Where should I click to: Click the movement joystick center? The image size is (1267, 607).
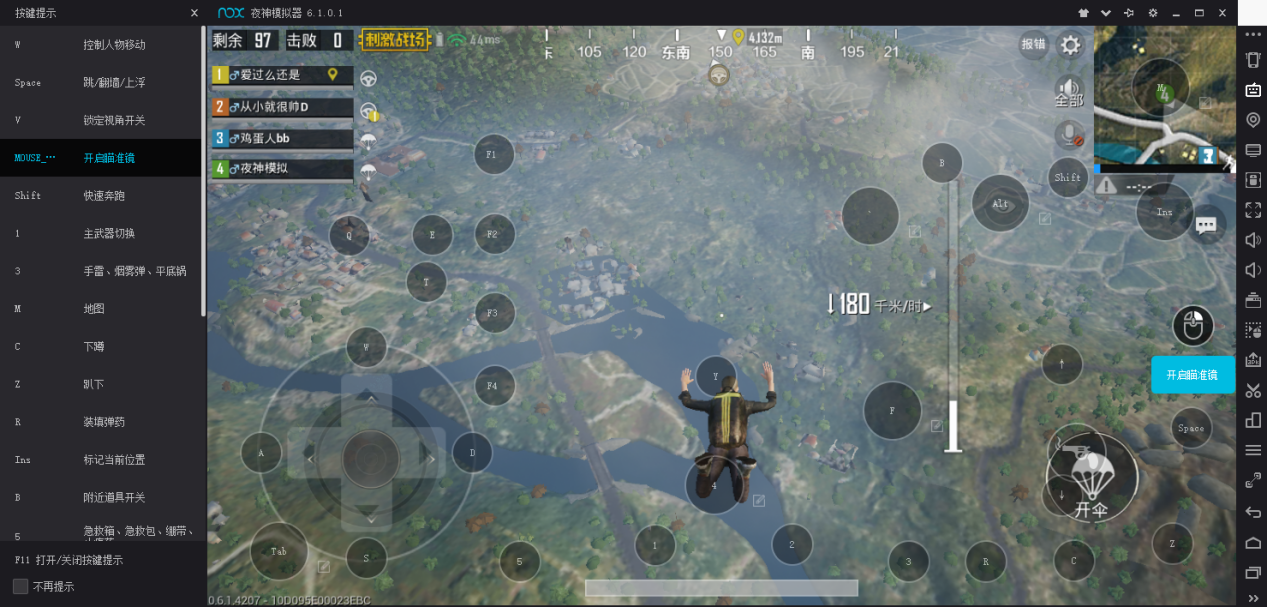coord(371,459)
